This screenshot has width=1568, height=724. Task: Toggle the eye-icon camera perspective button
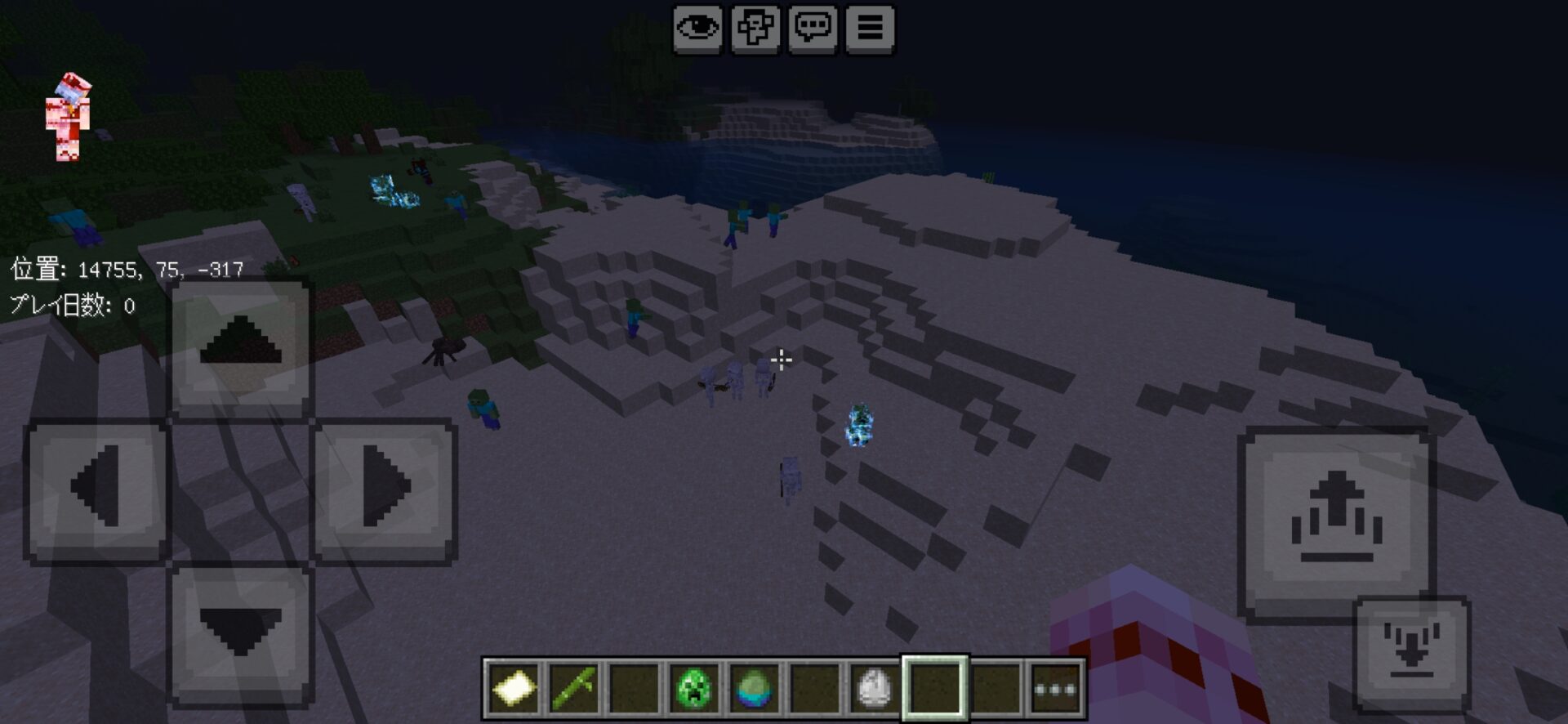pyautogui.click(x=697, y=29)
